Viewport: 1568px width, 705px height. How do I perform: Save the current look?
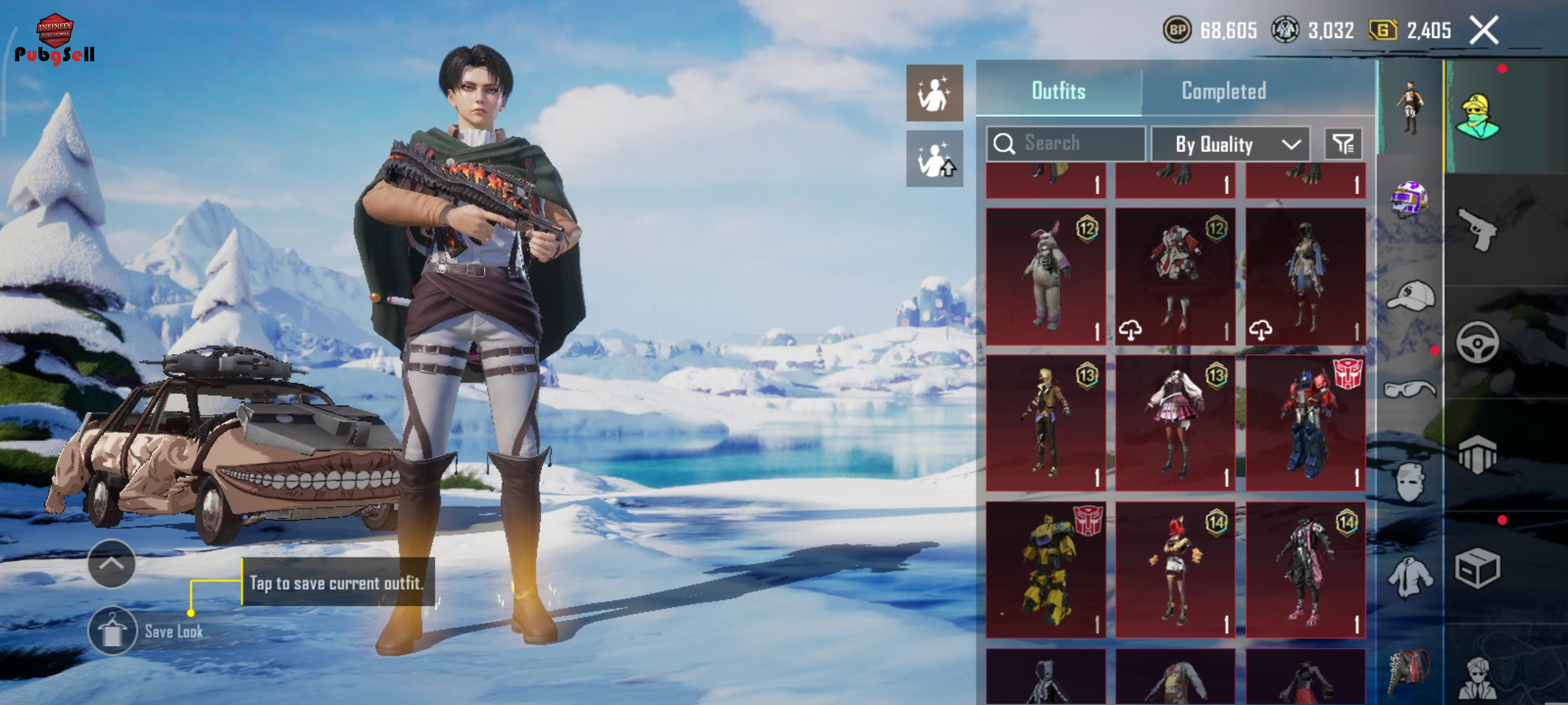pyautogui.click(x=113, y=631)
